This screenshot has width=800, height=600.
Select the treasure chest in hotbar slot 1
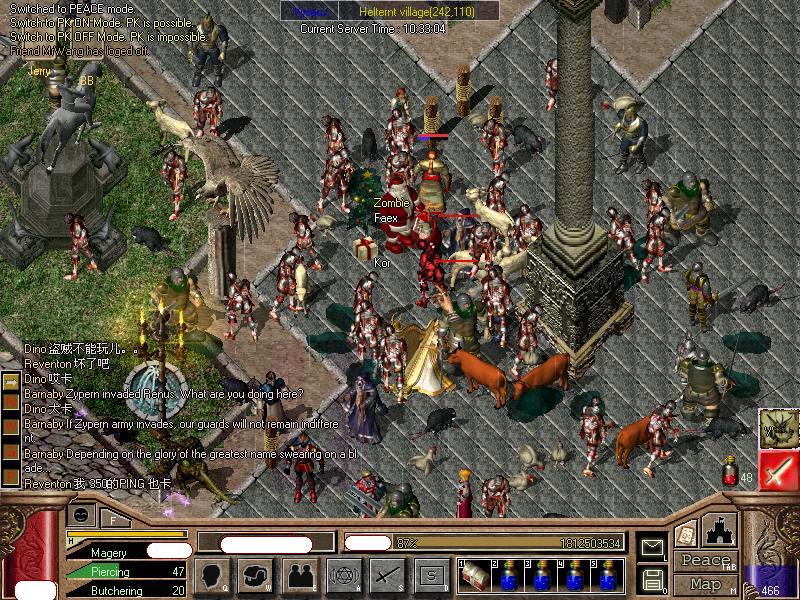[475, 576]
